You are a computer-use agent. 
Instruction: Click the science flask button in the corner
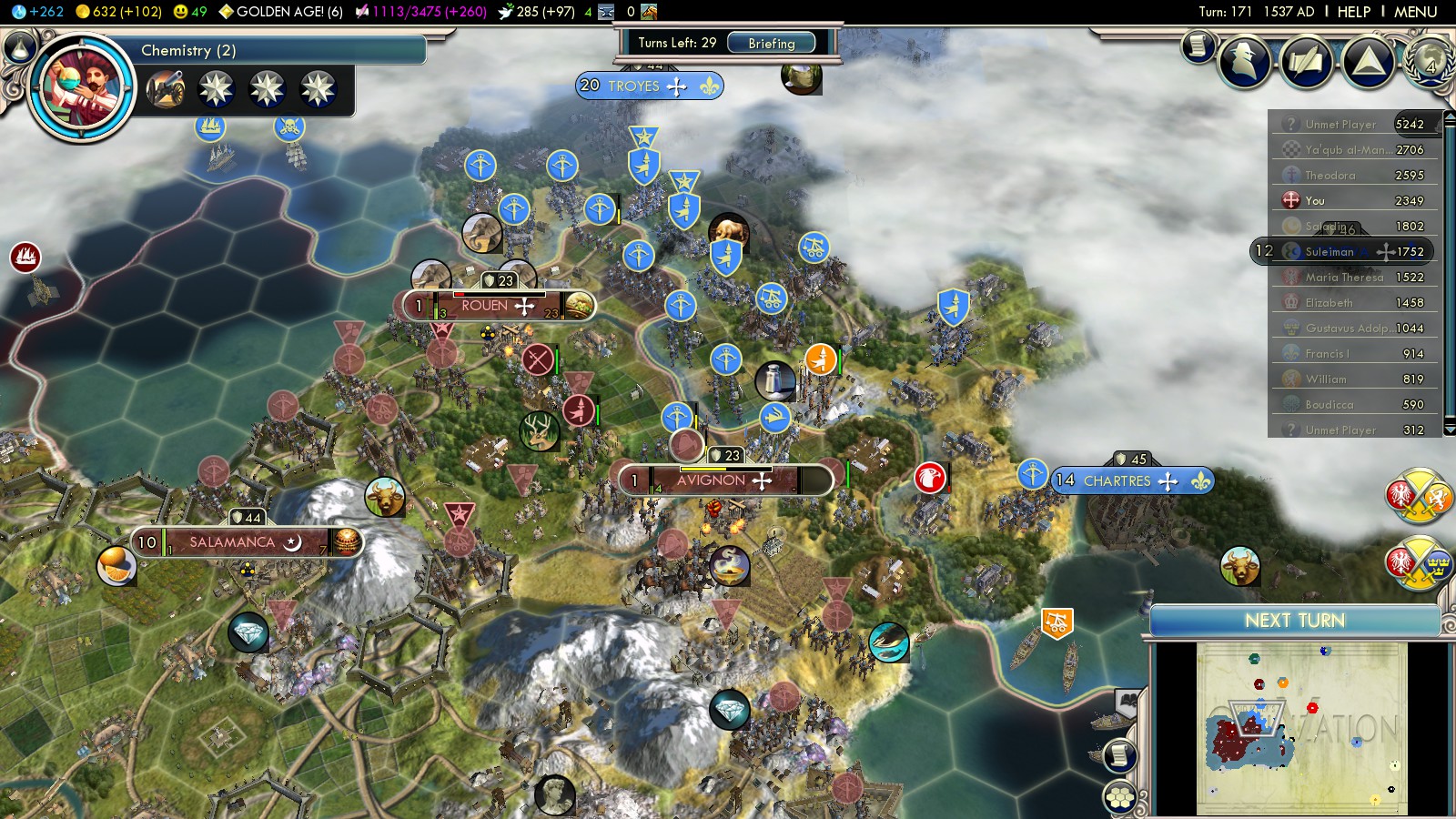19,45
